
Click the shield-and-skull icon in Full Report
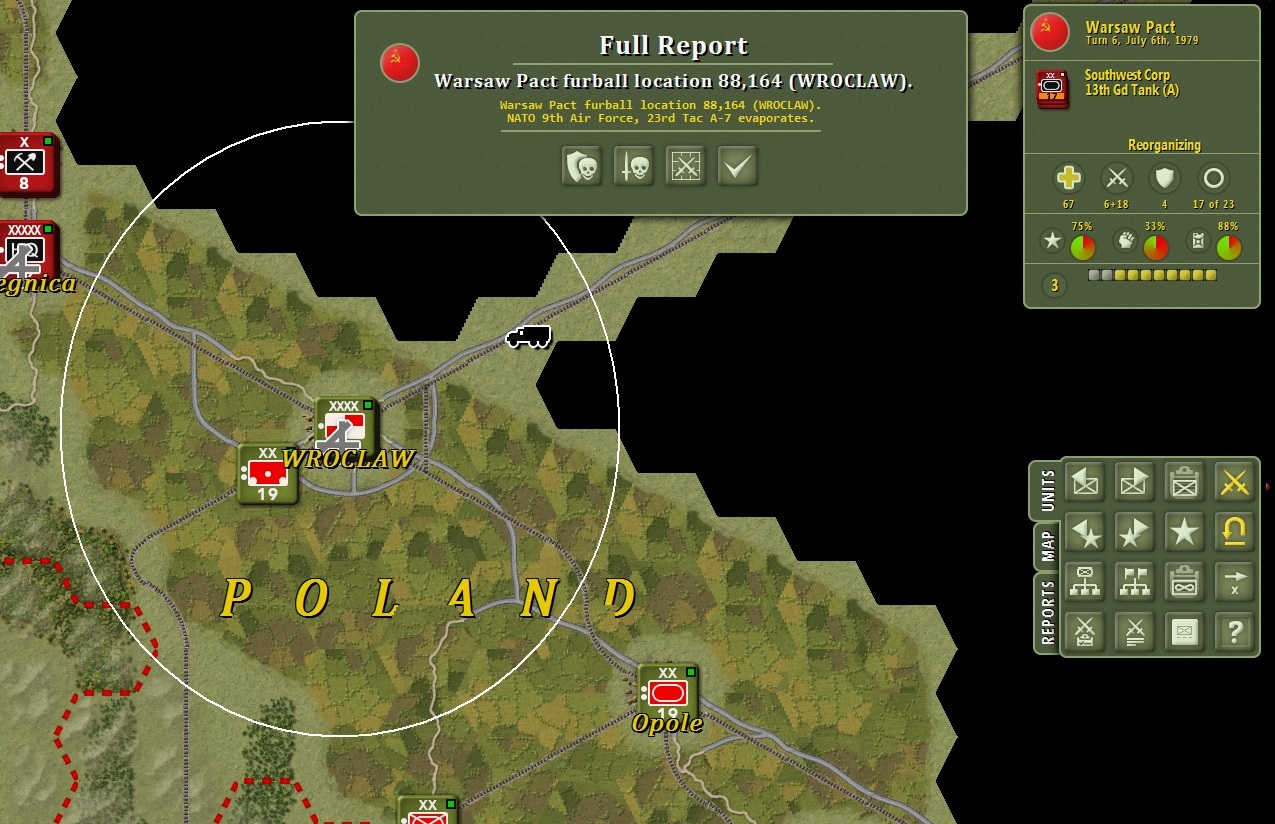[581, 166]
